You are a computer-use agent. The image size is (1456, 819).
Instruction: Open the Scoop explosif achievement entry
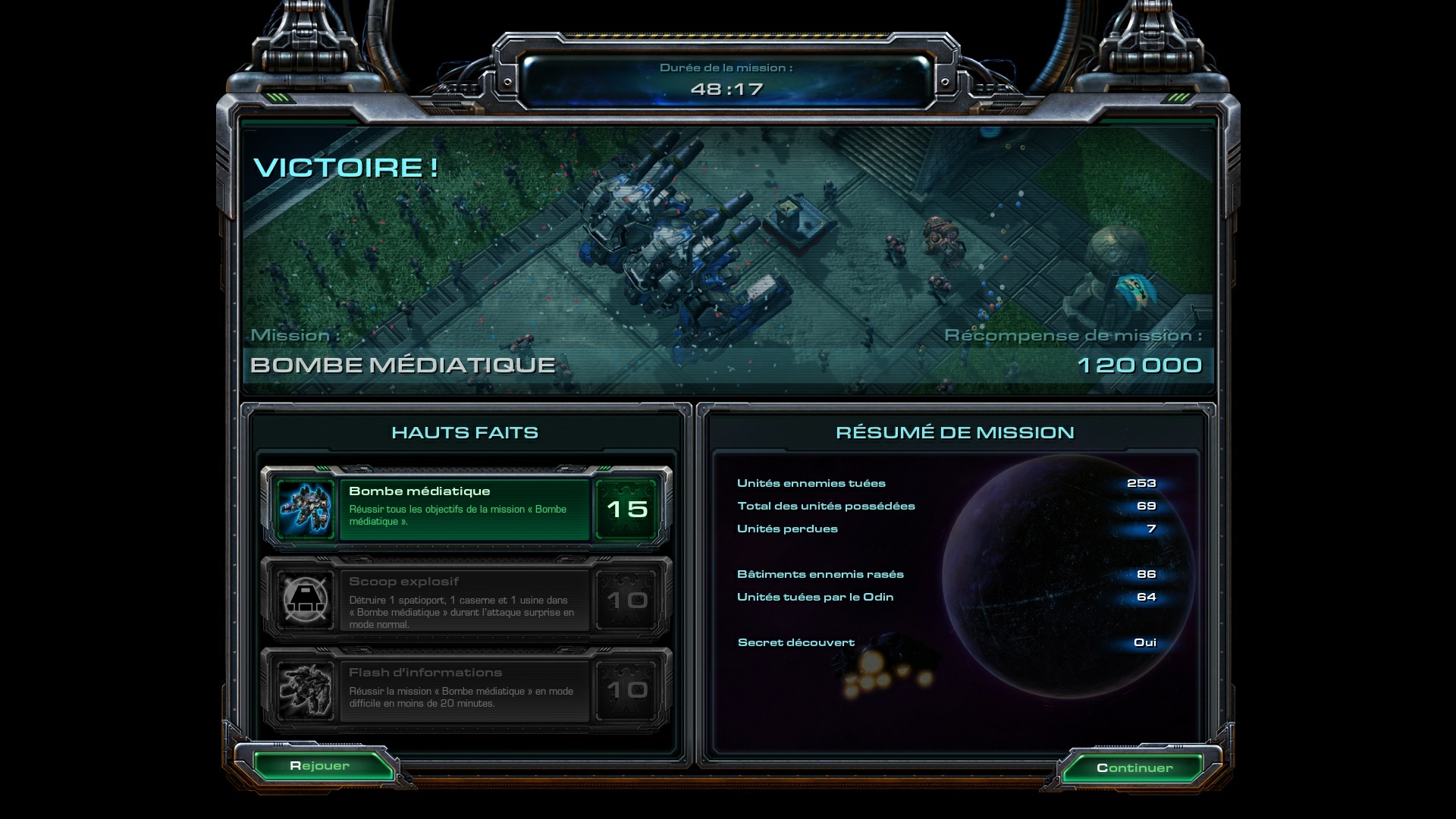point(464,600)
